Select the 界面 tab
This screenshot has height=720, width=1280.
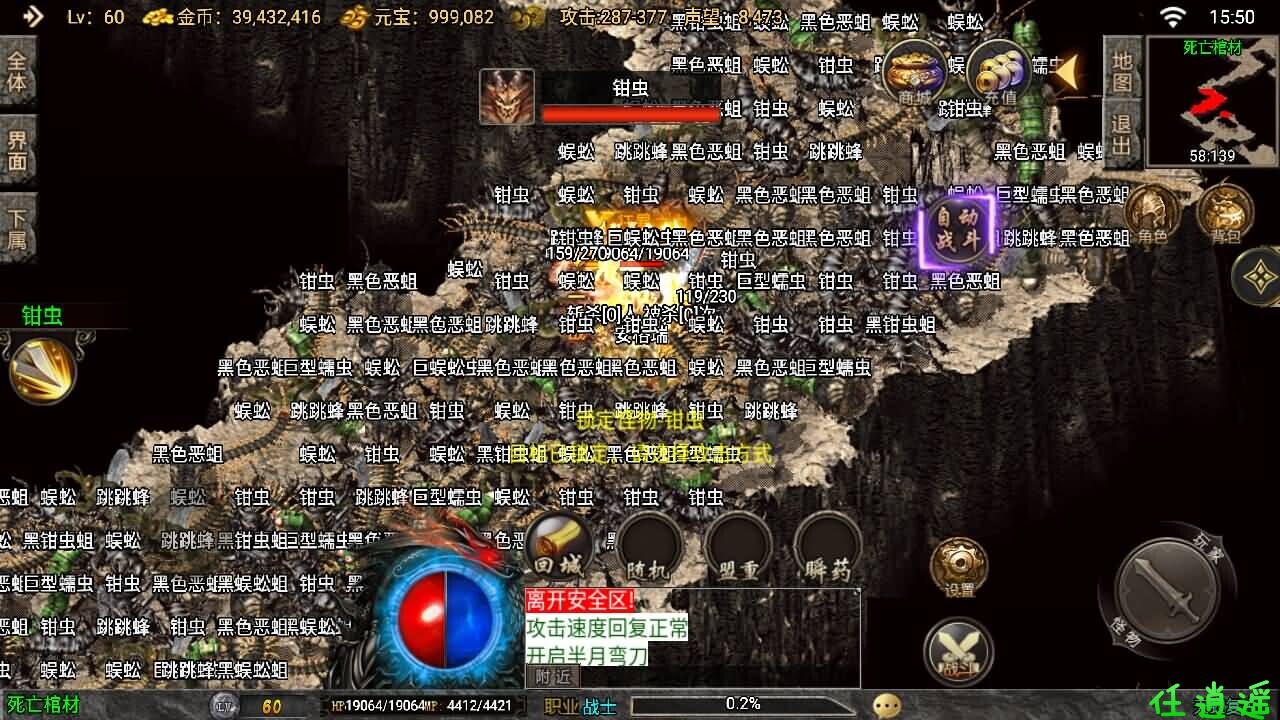point(17,149)
